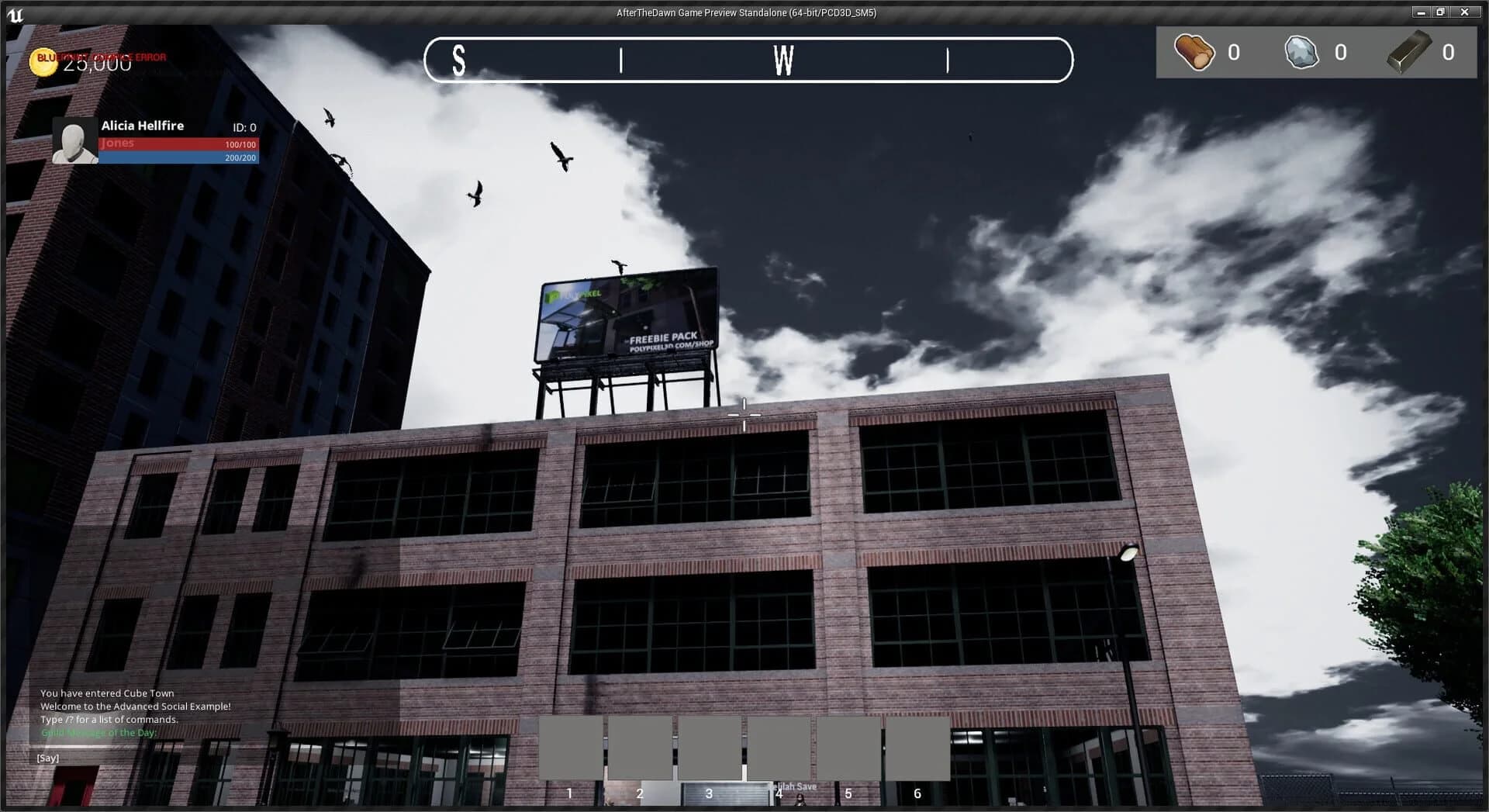Click the 'Type /? for commands' chat message
Viewport: 1489px width, 812px height.
pos(109,719)
